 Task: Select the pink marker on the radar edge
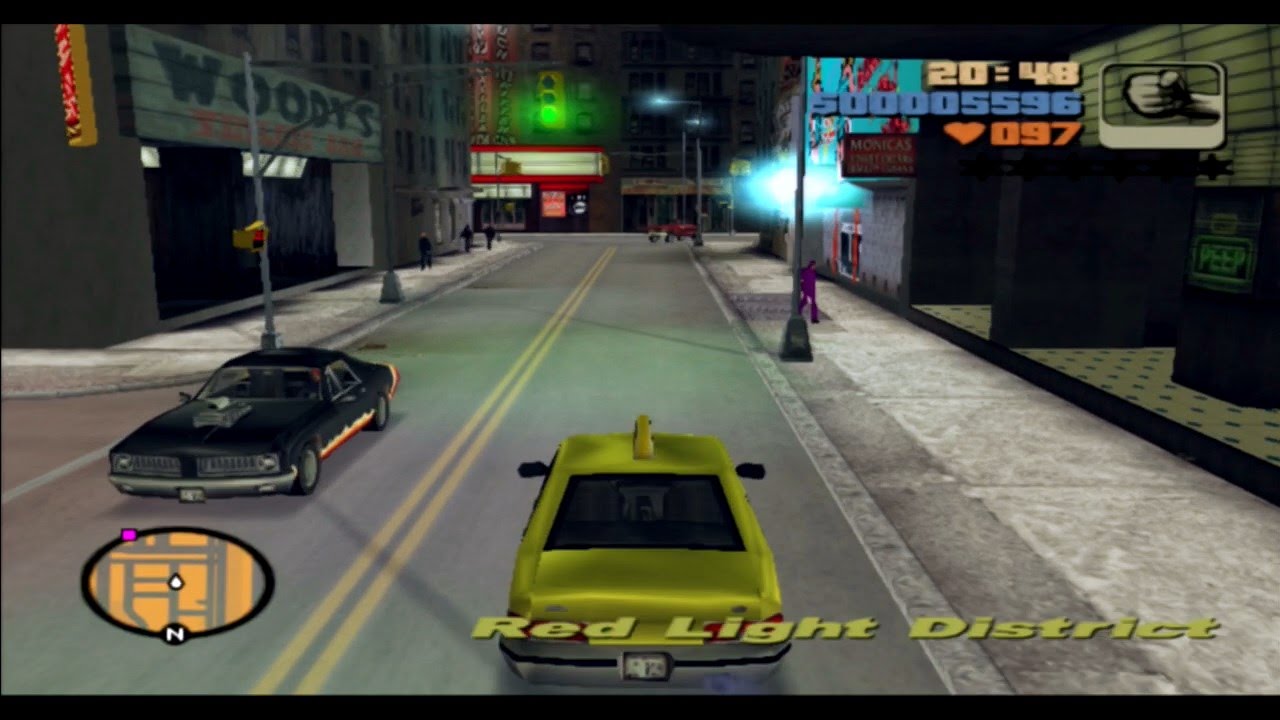coord(128,536)
